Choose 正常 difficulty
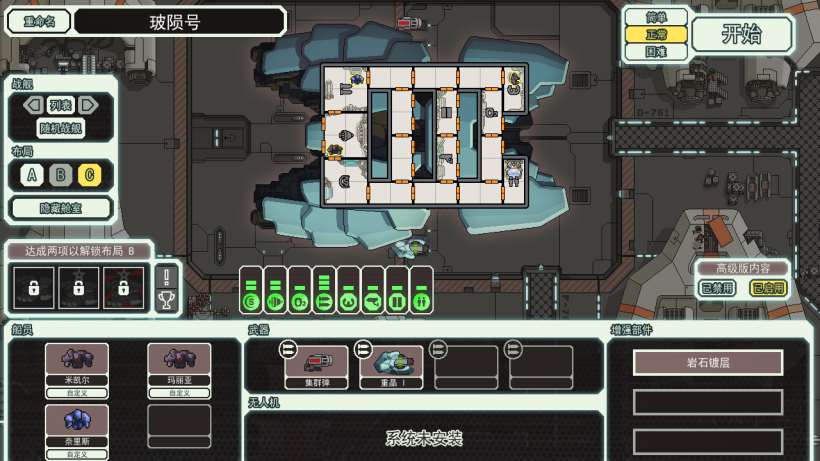Image resolution: width=820 pixels, height=461 pixels. point(656,34)
